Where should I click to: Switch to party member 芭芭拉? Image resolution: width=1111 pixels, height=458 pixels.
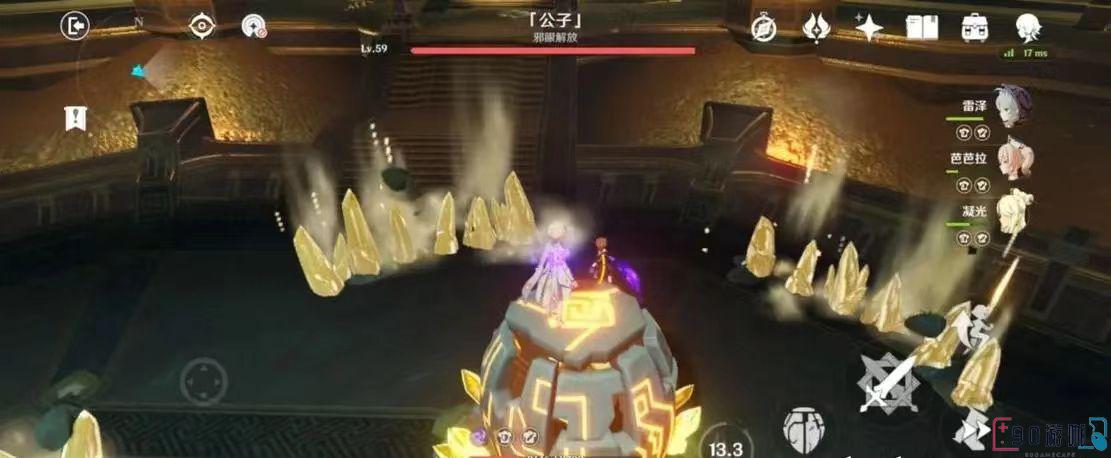[1014, 158]
